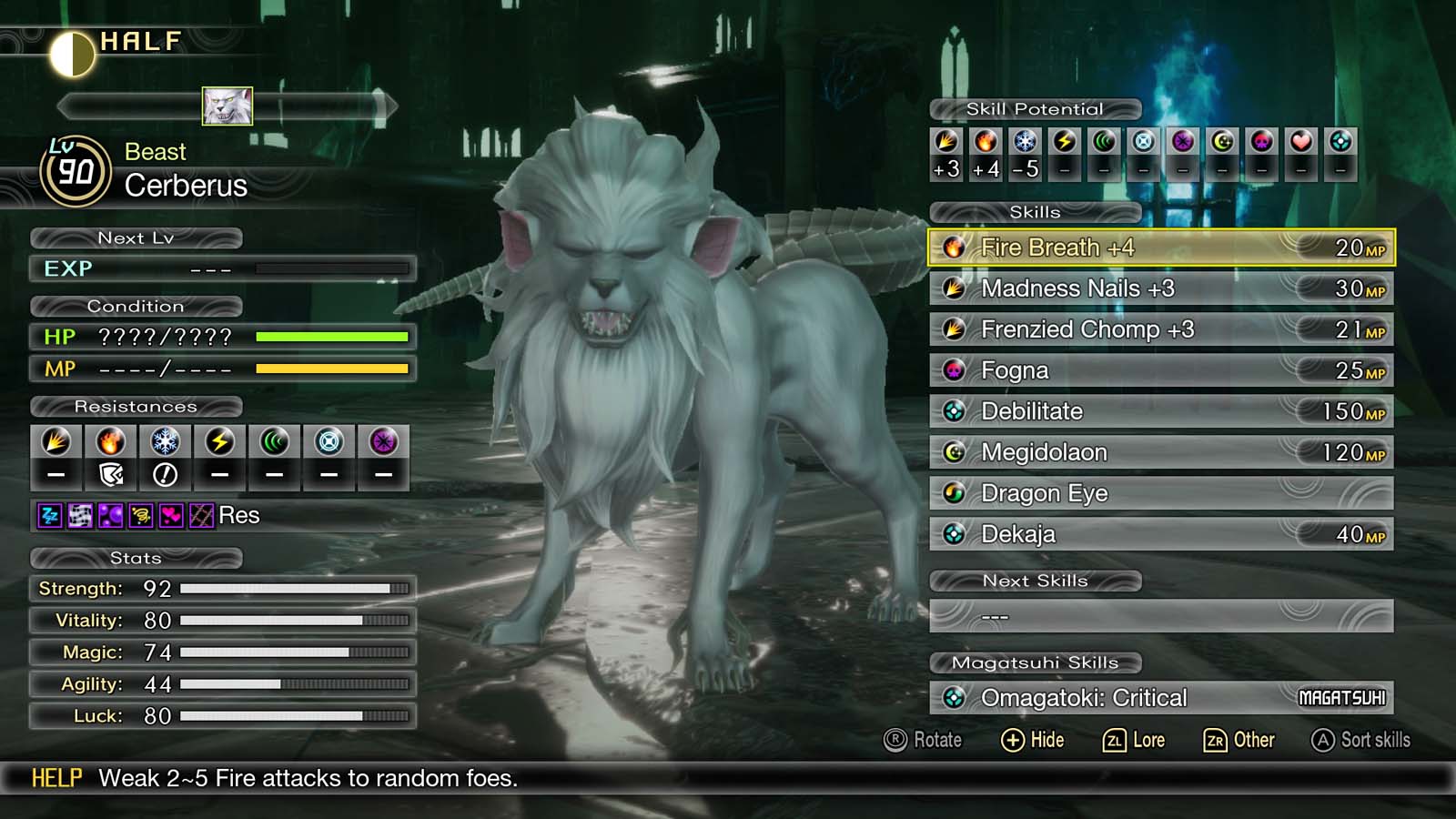Click Rotate to spin the demon model
Screen dimensions: 1456x819
(x=925, y=740)
